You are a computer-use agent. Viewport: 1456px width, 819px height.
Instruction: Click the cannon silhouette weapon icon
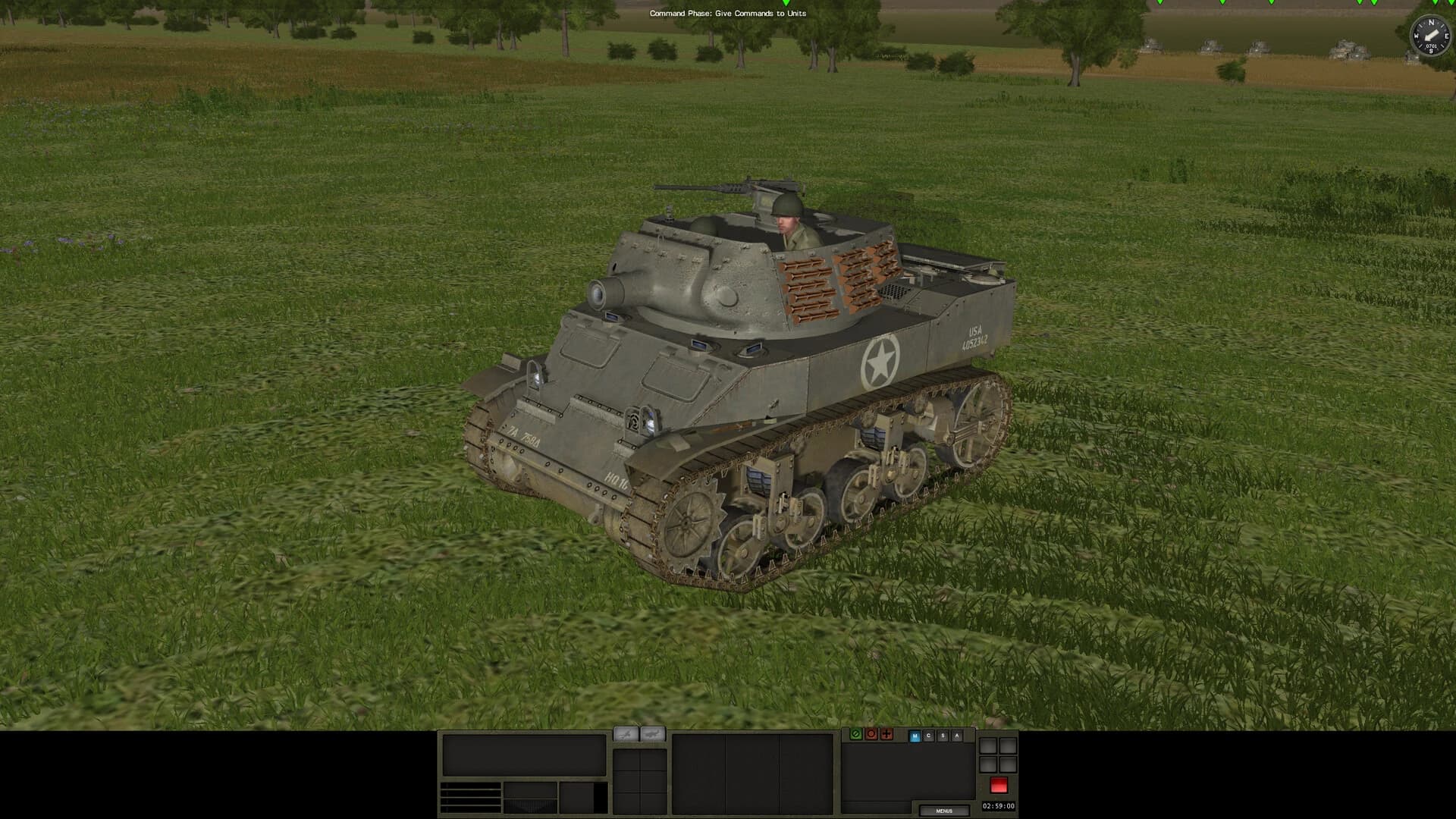653,733
